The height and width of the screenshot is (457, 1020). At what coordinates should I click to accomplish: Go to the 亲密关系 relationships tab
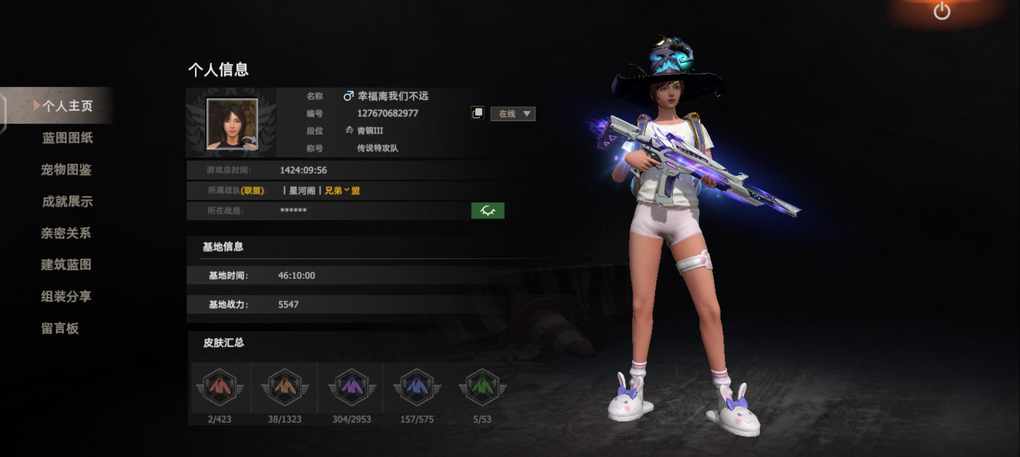(x=67, y=233)
